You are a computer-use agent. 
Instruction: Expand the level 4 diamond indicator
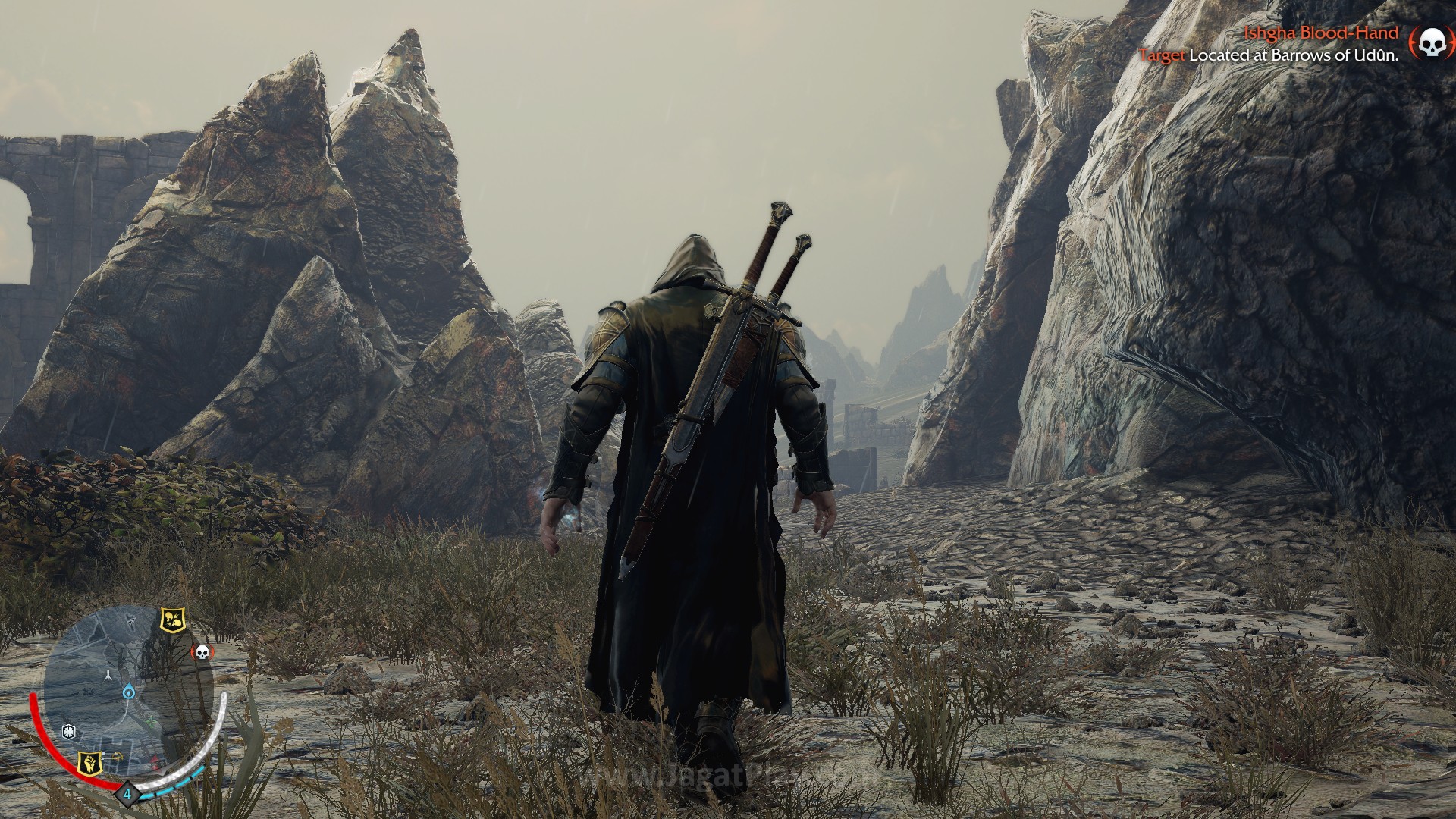click(128, 795)
